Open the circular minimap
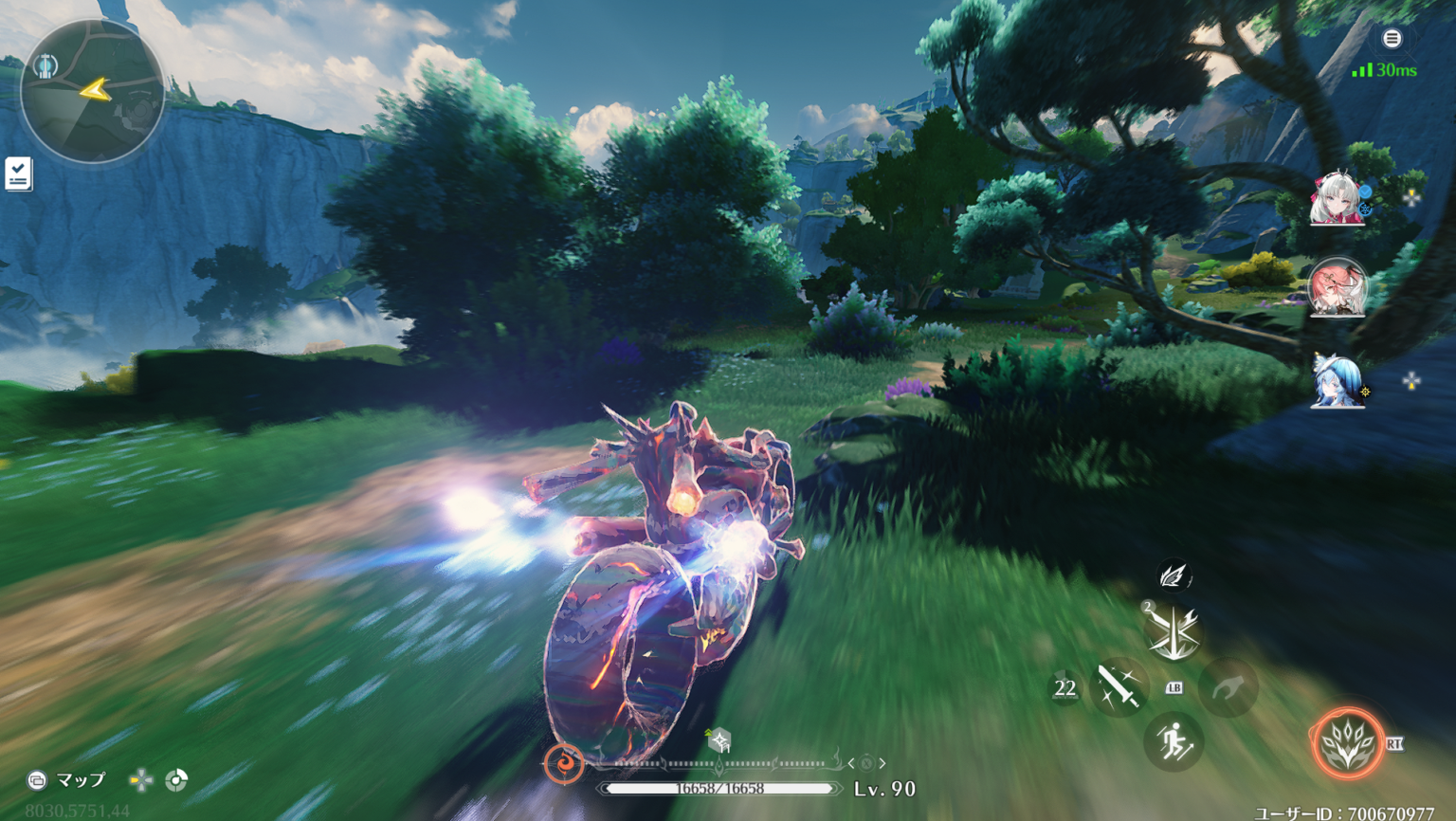This screenshot has width=1456, height=821. pos(92,91)
